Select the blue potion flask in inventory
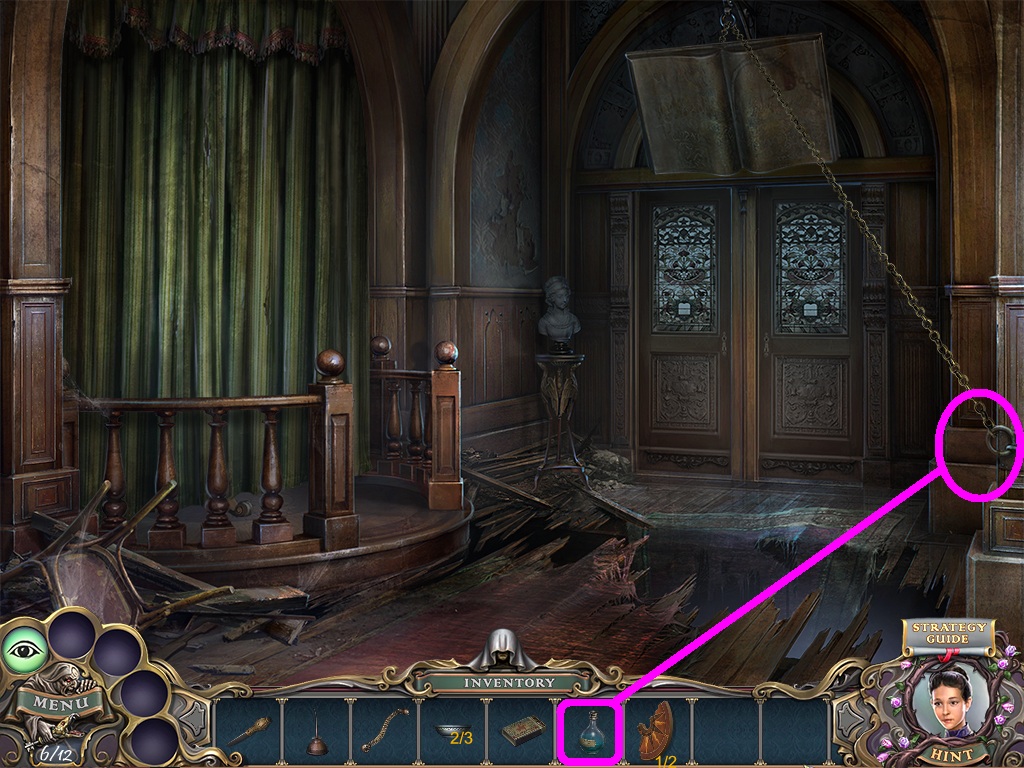This screenshot has width=1024, height=768. pyautogui.click(x=590, y=729)
